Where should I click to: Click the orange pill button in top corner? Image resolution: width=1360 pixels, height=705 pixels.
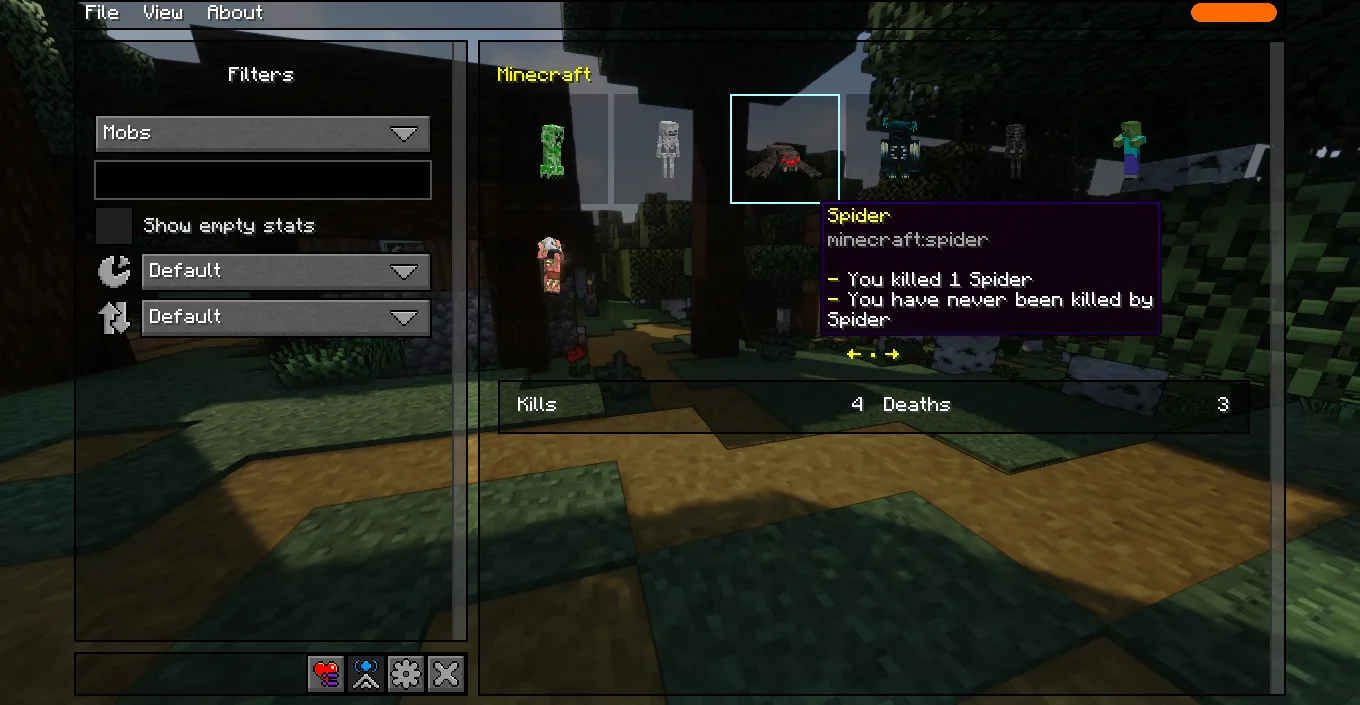tap(1233, 13)
